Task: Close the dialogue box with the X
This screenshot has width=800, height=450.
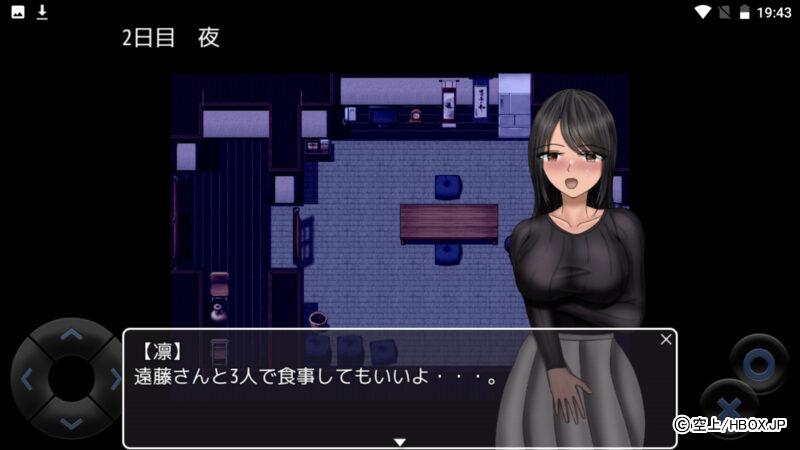Action: pyautogui.click(x=666, y=340)
